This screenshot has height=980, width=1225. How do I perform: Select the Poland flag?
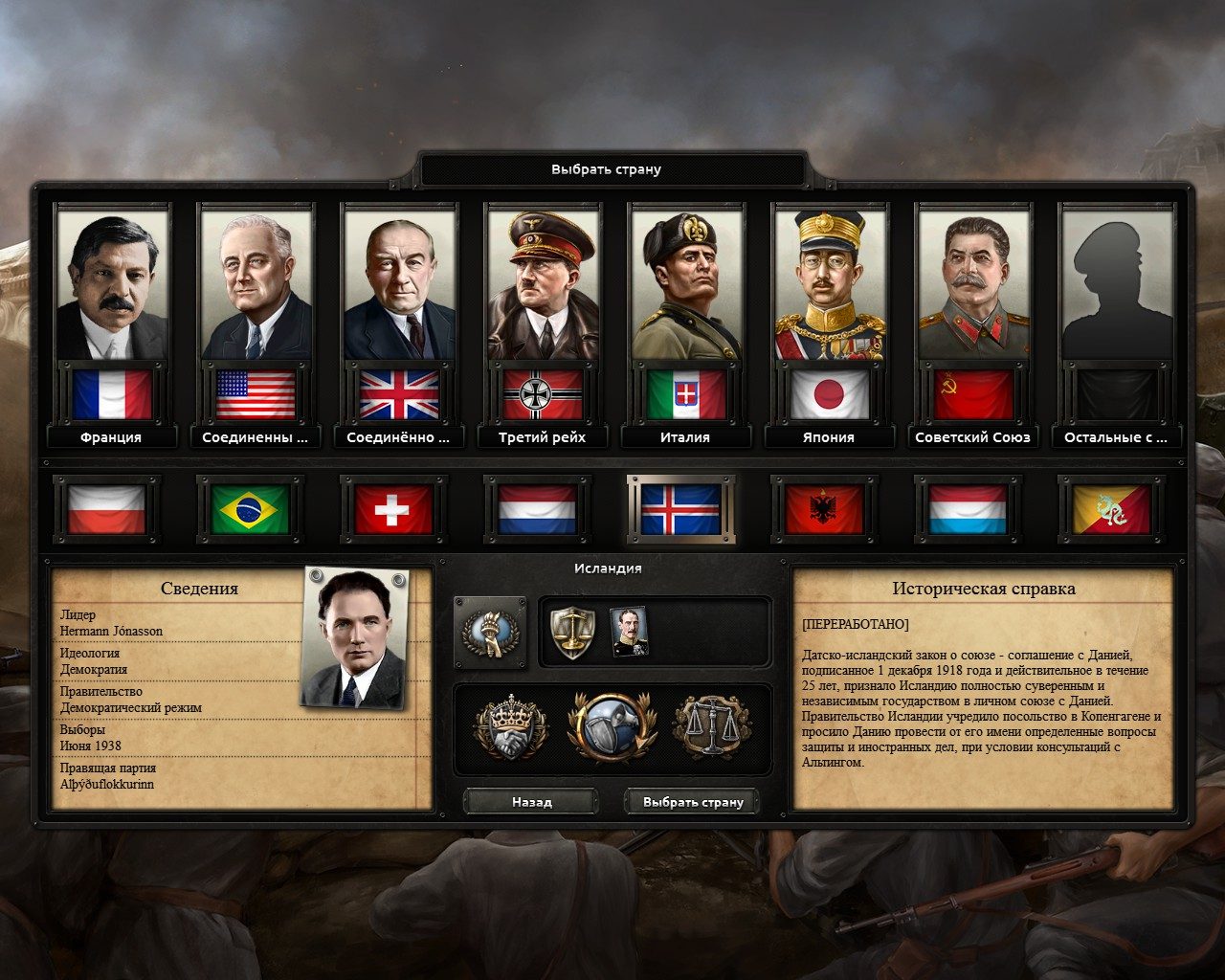click(x=105, y=510)
